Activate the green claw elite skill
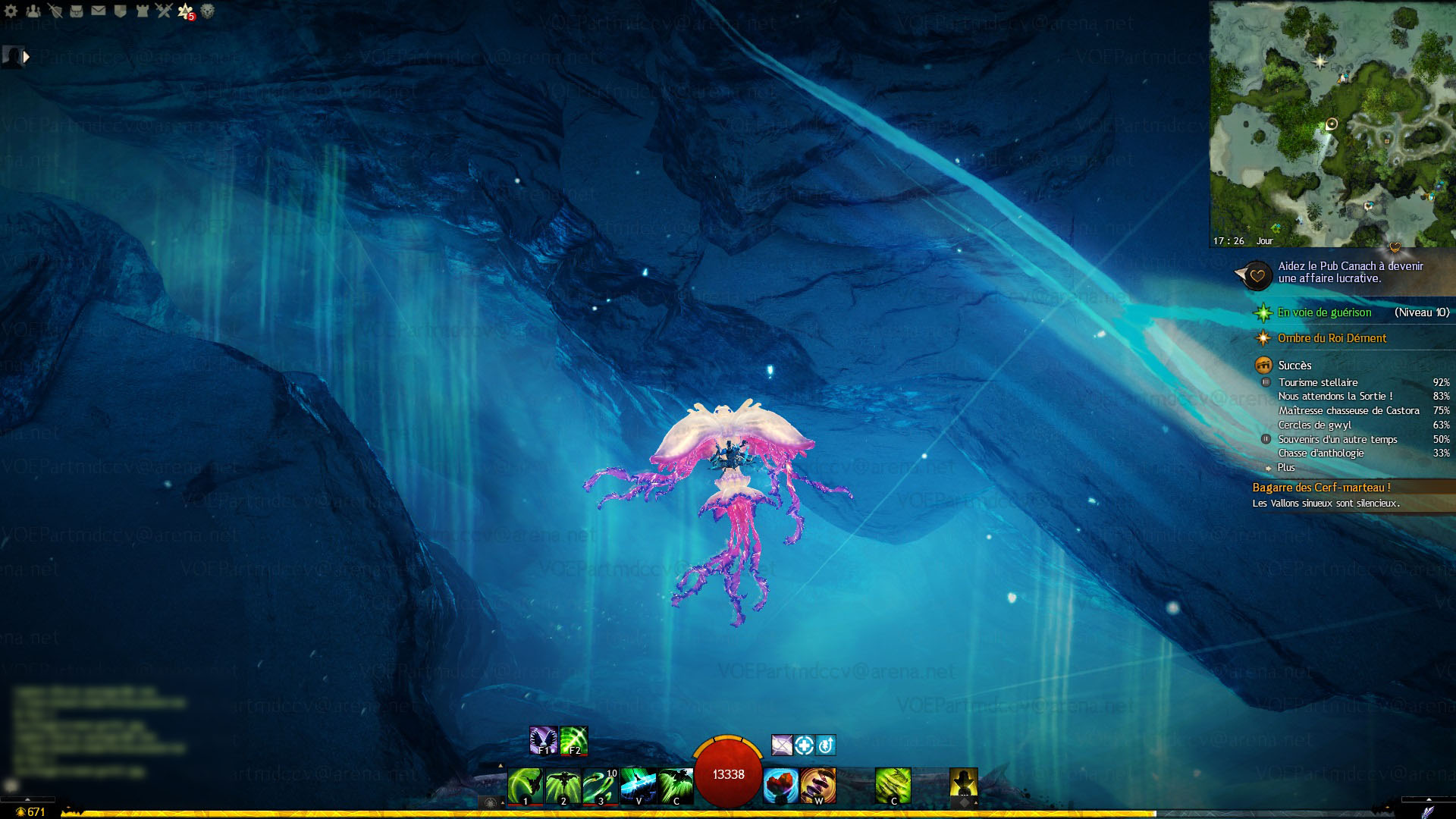This screenshot has height=819, width=1456. (x=893, y=786)
